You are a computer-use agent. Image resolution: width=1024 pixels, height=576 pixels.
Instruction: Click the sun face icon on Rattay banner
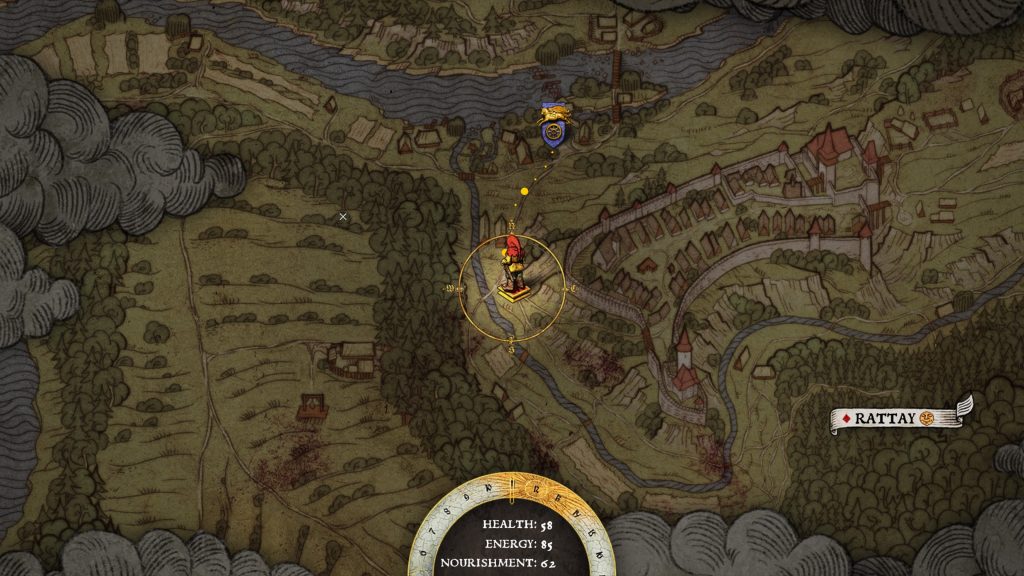click(929, 418)
